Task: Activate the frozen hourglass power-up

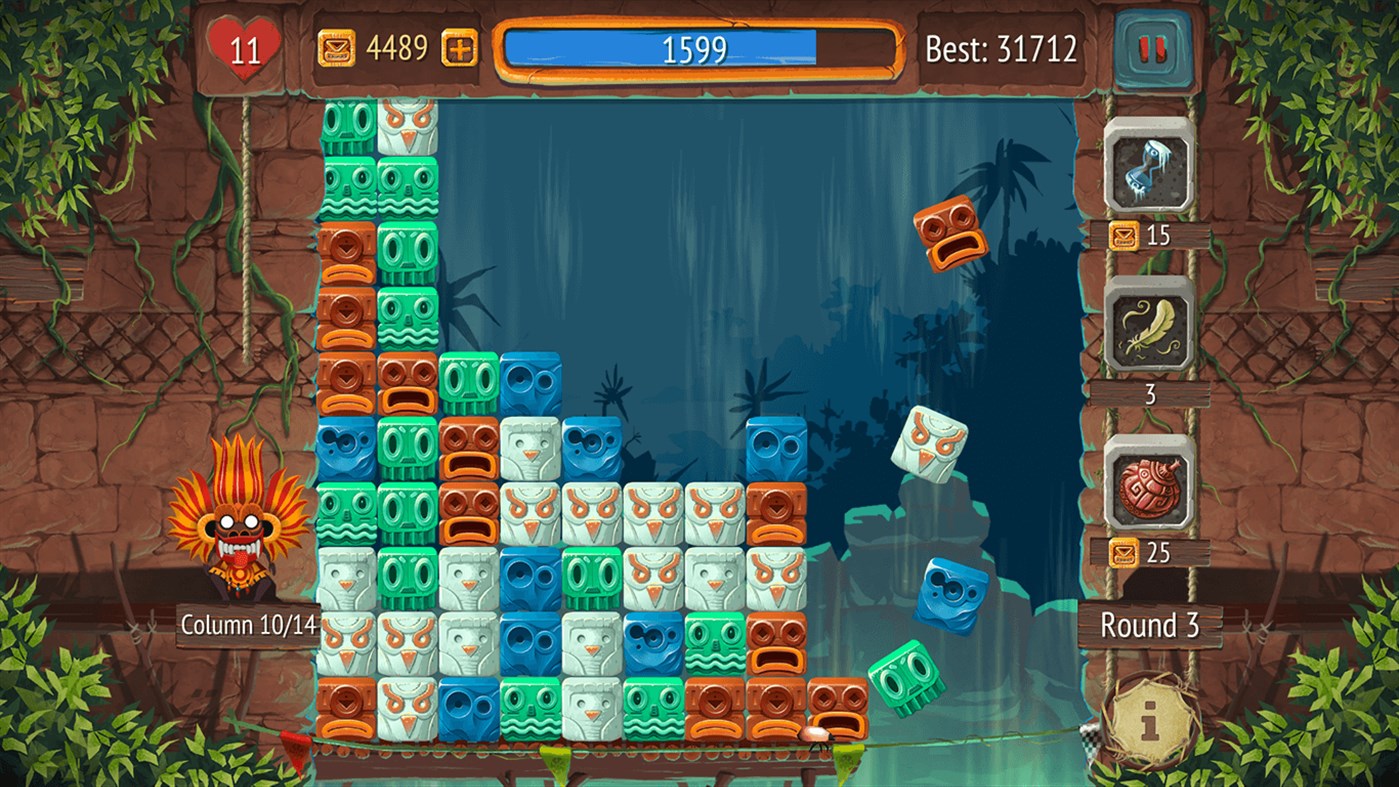Action: point(1147,168)
